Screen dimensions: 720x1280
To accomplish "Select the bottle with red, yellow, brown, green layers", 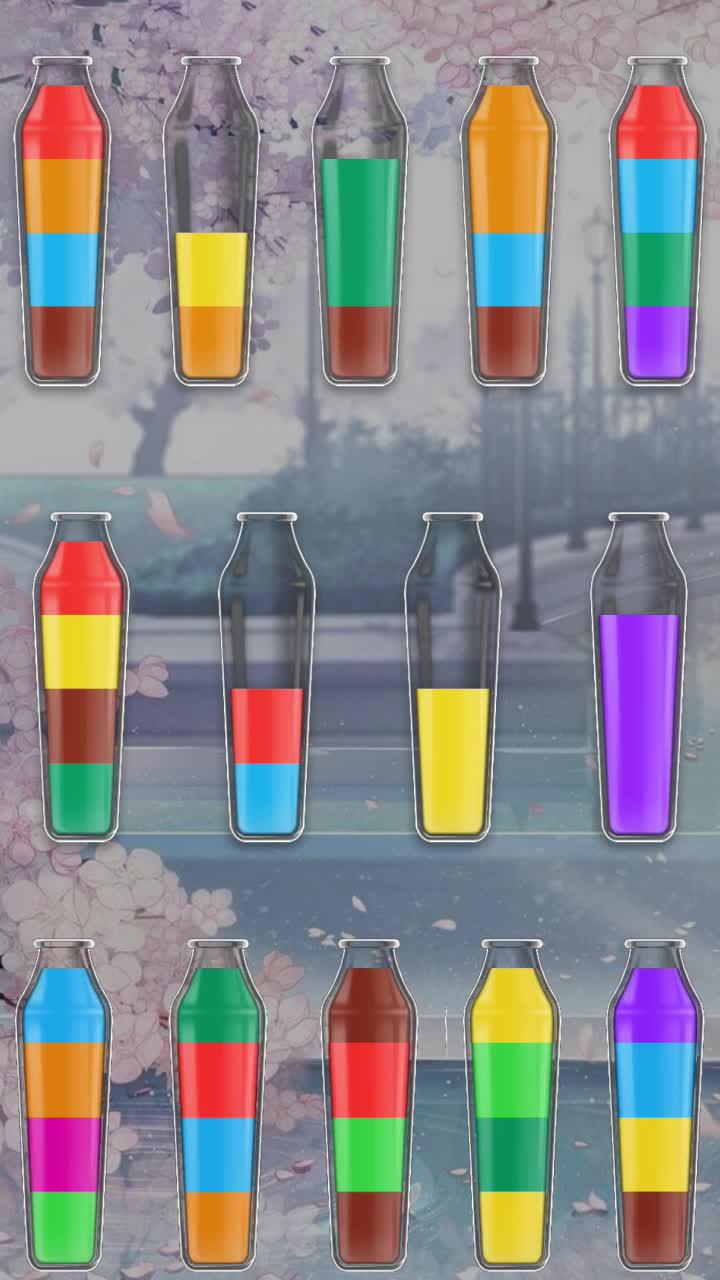I will click(x=81, y=685).
